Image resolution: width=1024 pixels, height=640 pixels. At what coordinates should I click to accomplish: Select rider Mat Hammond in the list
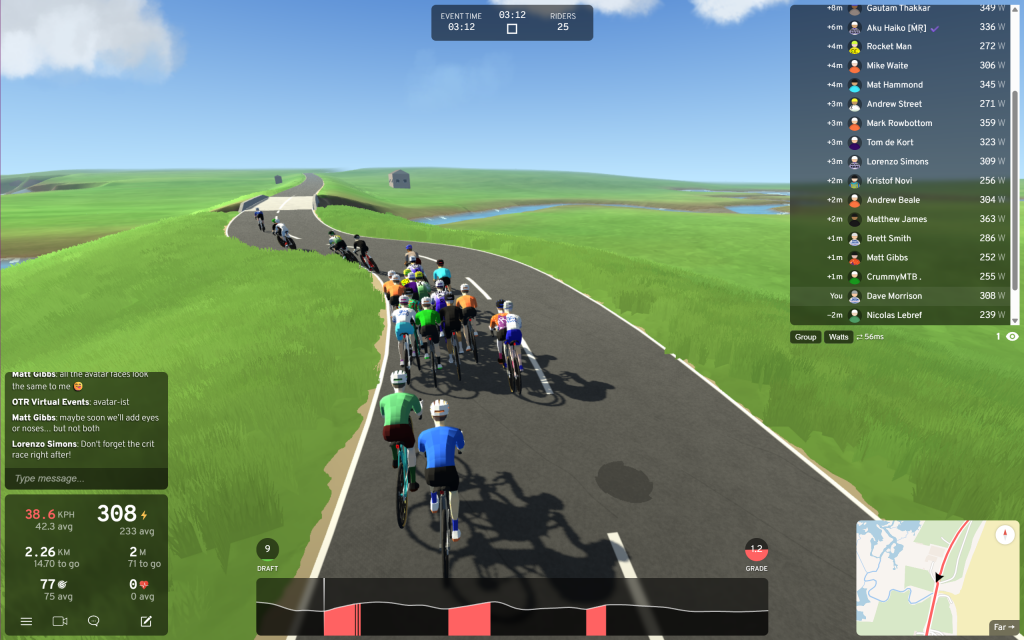(x=894, y=85)
